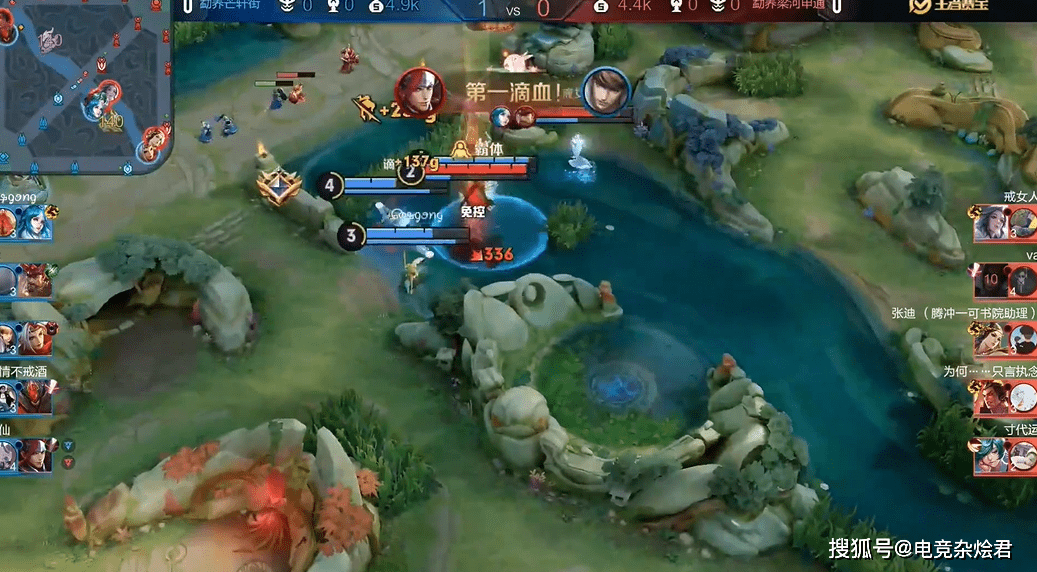Click the victim portrait in first blood banner
This screenshot has width=1037, height=572.
606,93
